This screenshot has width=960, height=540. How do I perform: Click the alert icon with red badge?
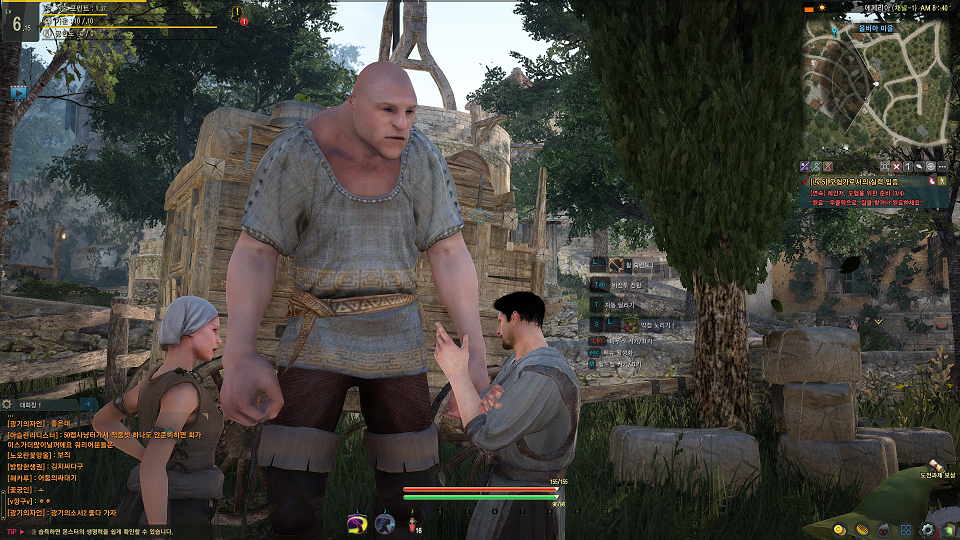pyautogui.click(x=238, y=14)
